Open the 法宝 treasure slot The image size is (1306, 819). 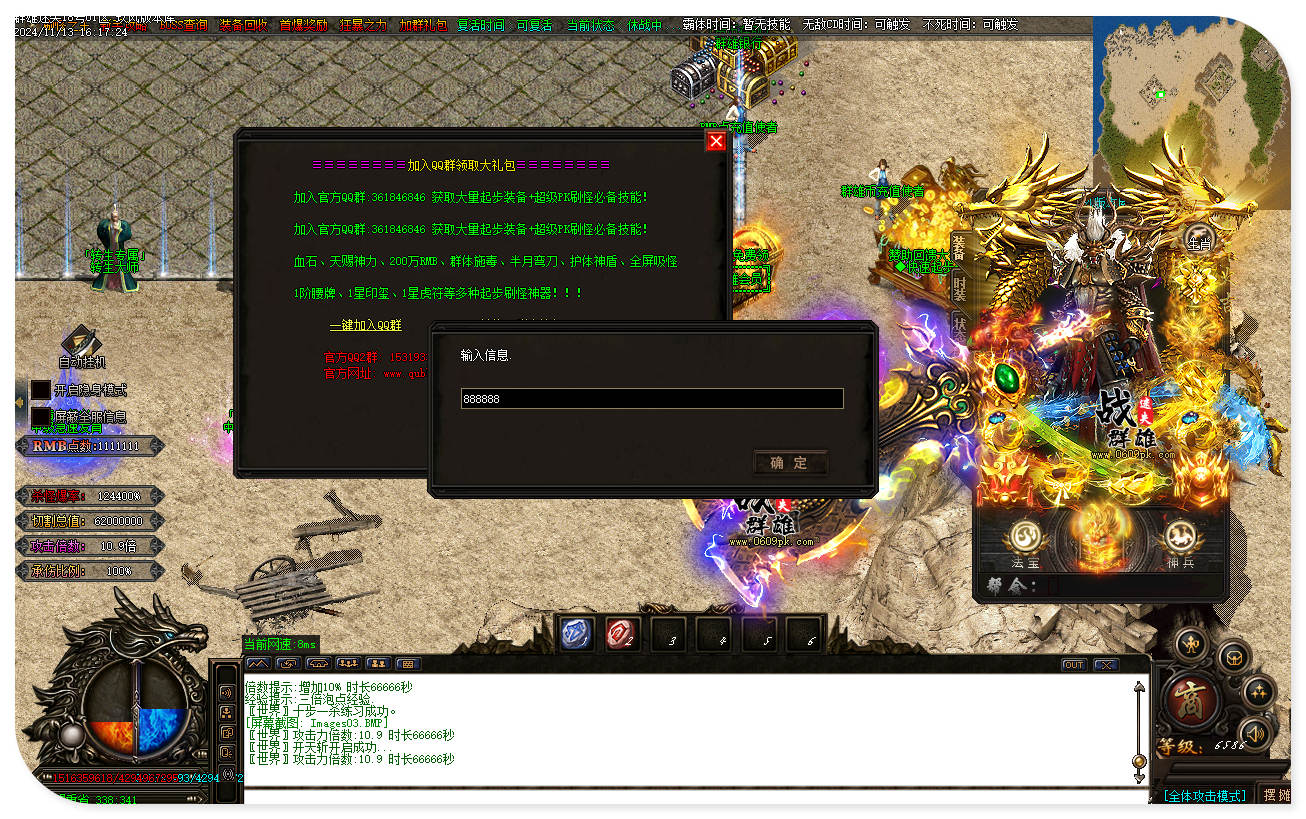pos(1025,540)
